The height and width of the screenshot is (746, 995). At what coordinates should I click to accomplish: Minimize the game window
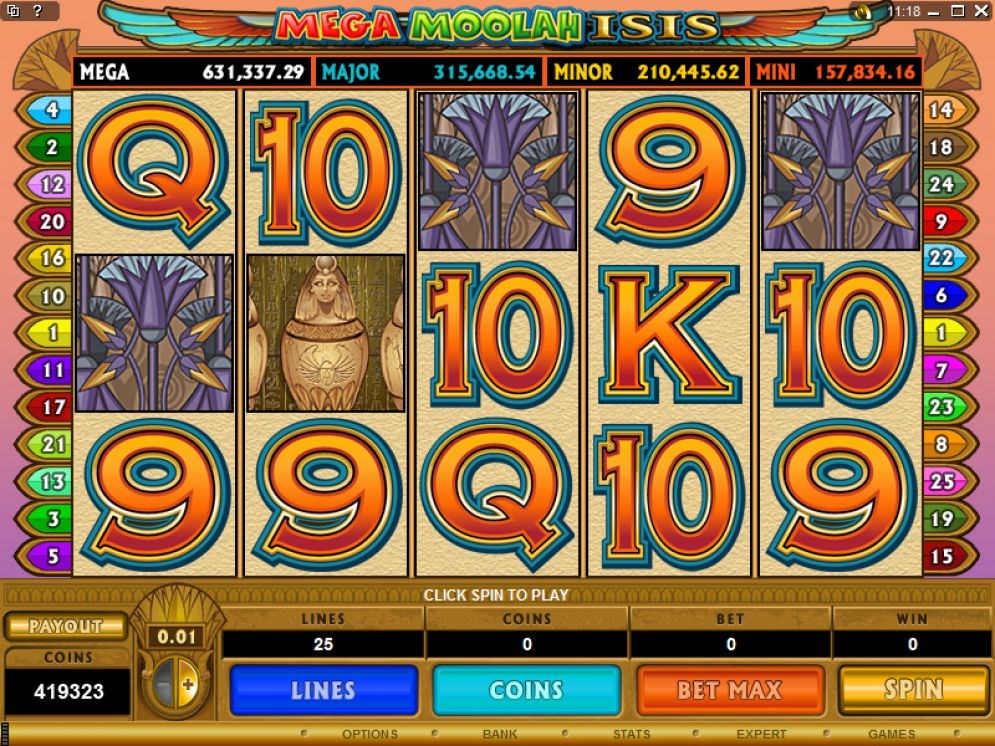click(932, 11)
